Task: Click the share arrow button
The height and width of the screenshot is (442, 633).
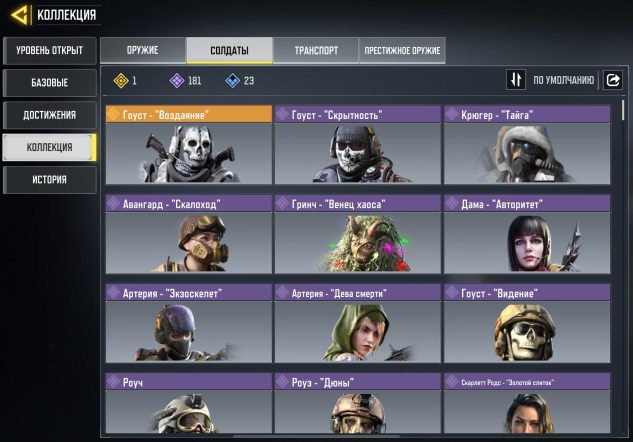Action: point(612,80)
